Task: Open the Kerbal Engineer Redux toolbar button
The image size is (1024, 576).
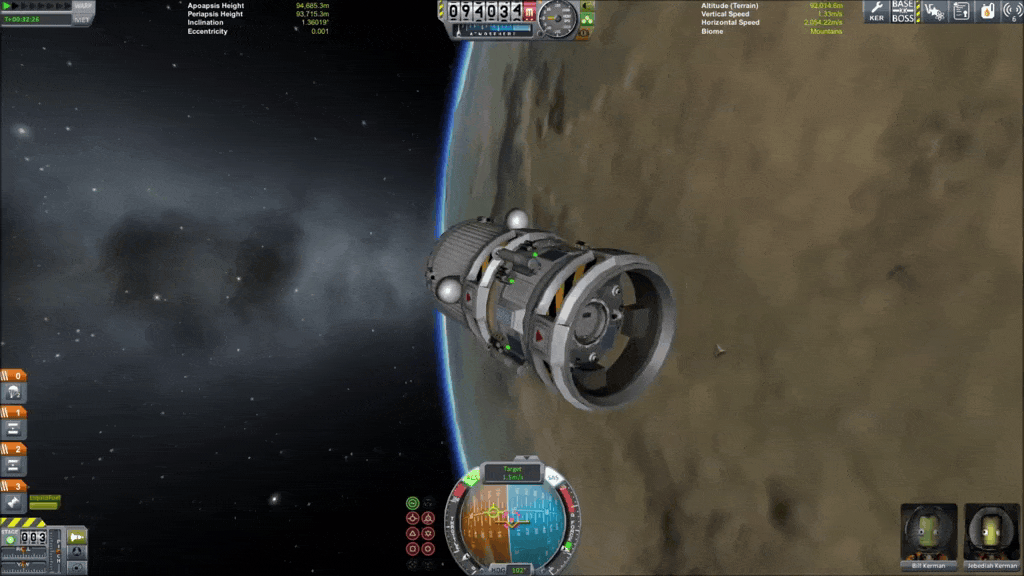Action: [877, 11]
